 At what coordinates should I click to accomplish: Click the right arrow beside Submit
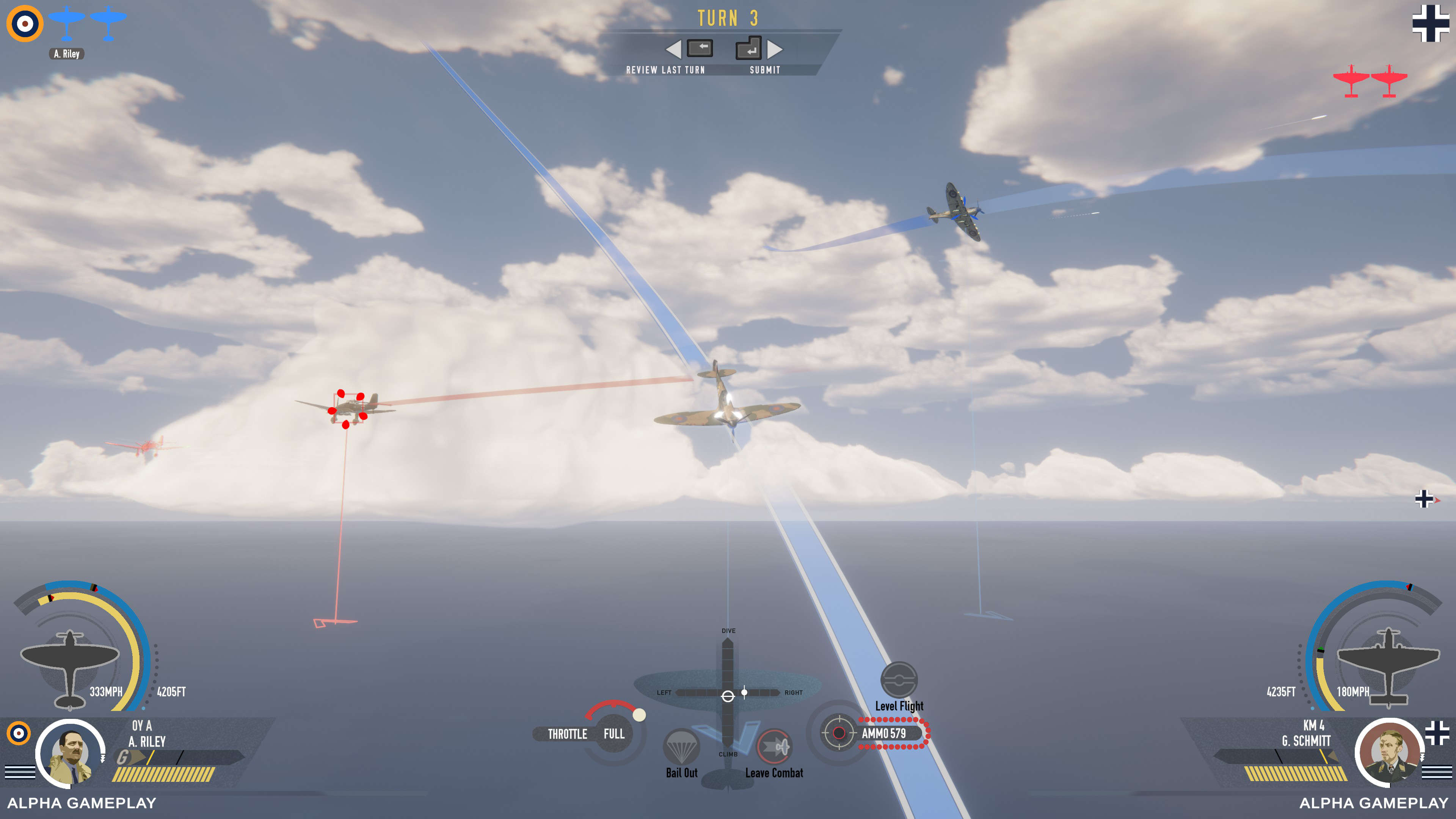(775, 50)
